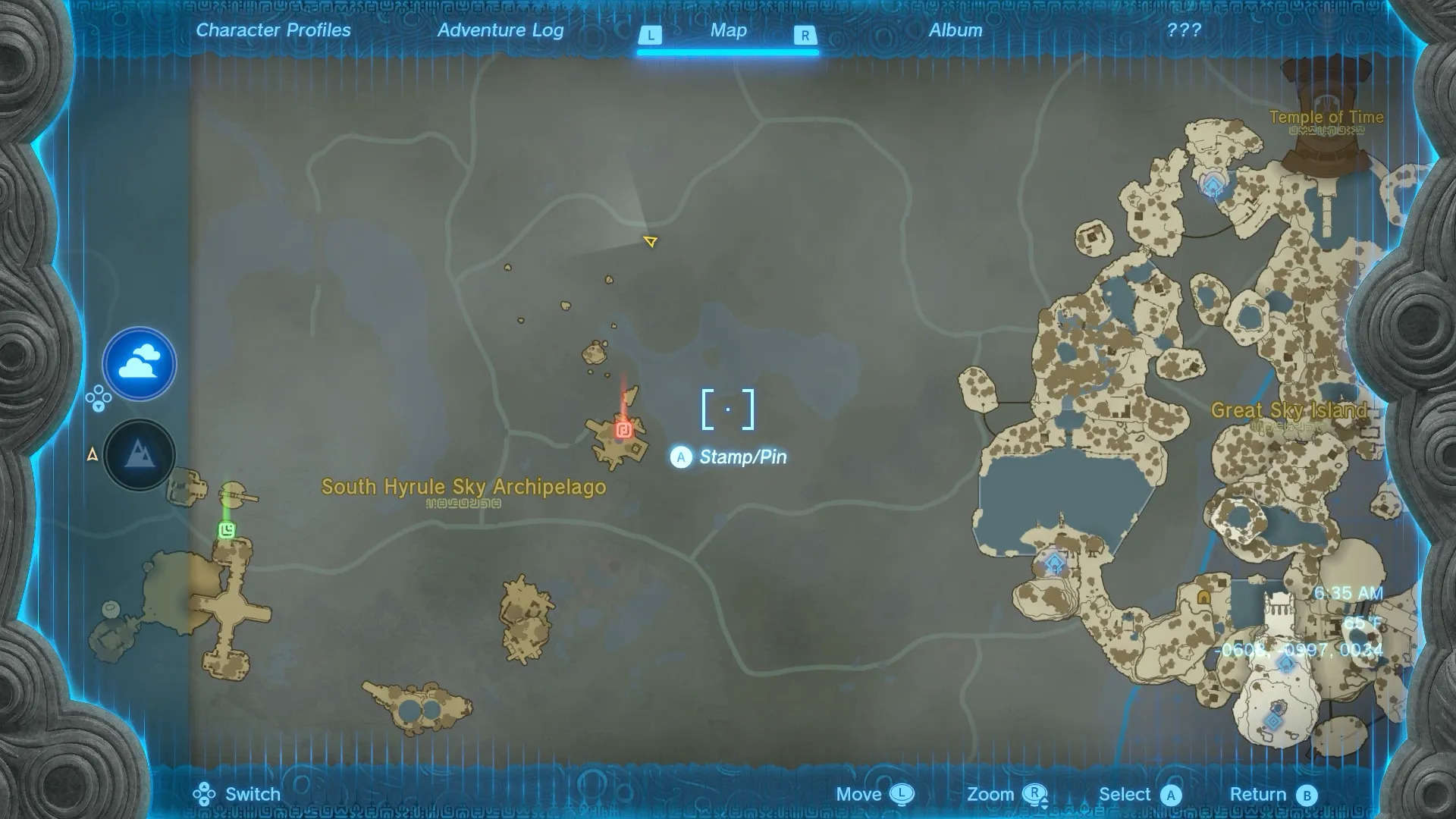Click the A button icon next to Select
The height and width of the screenshot is (819, 1456).
tap(1170, 794)
